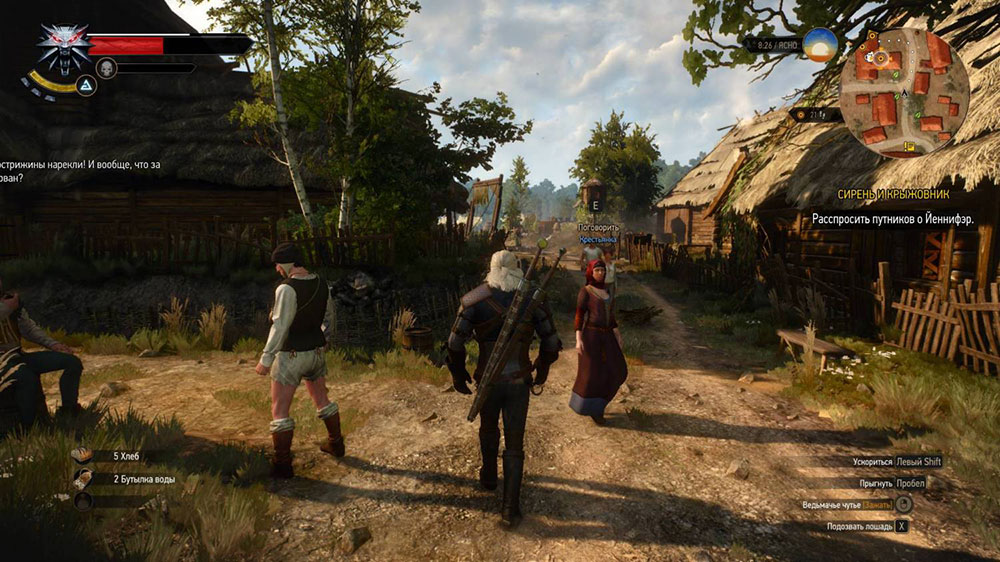Click the sun weather icon

(x=820, y=45)
